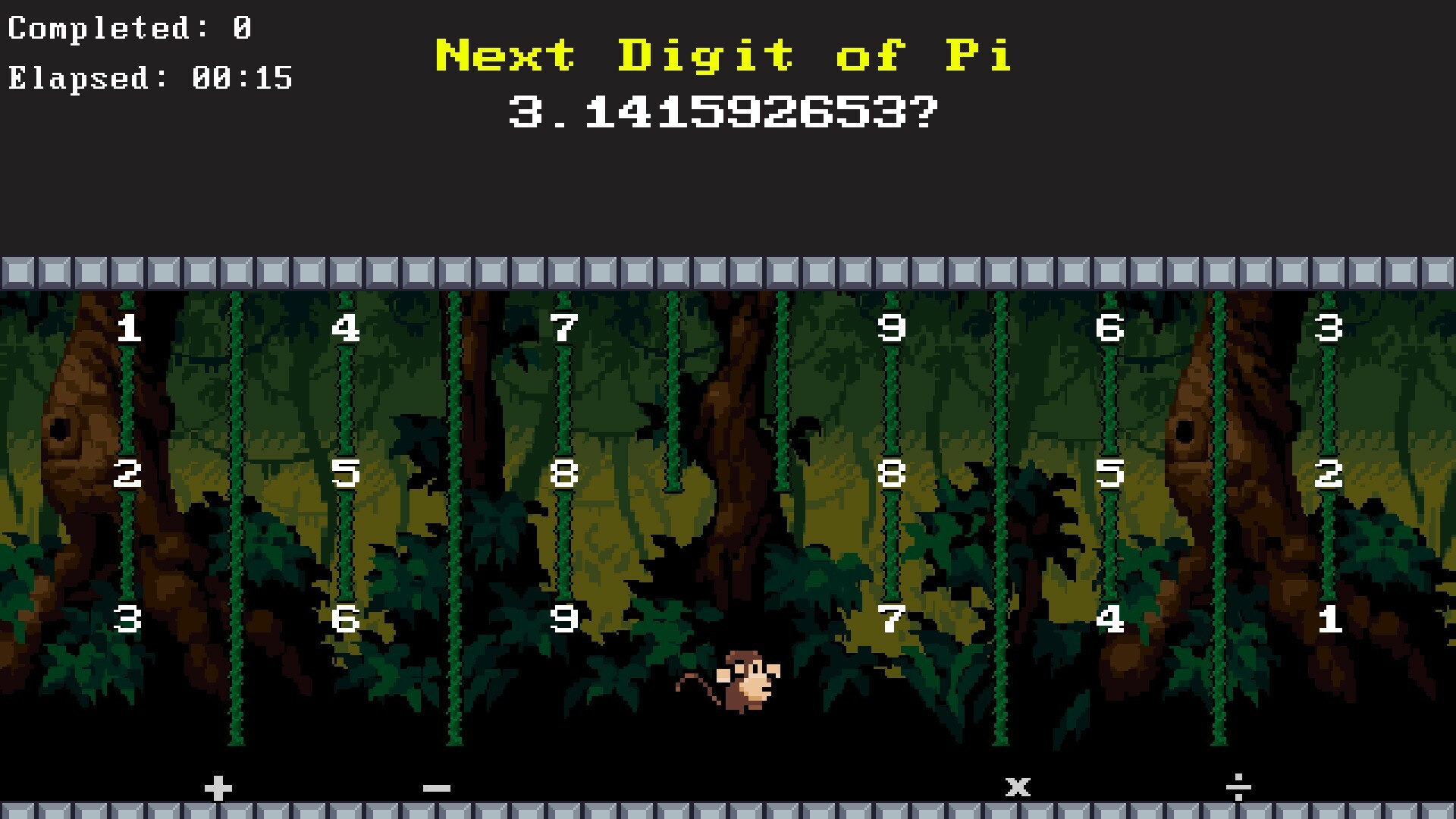Click the 'Completed: 0' counter

point(129,27)
